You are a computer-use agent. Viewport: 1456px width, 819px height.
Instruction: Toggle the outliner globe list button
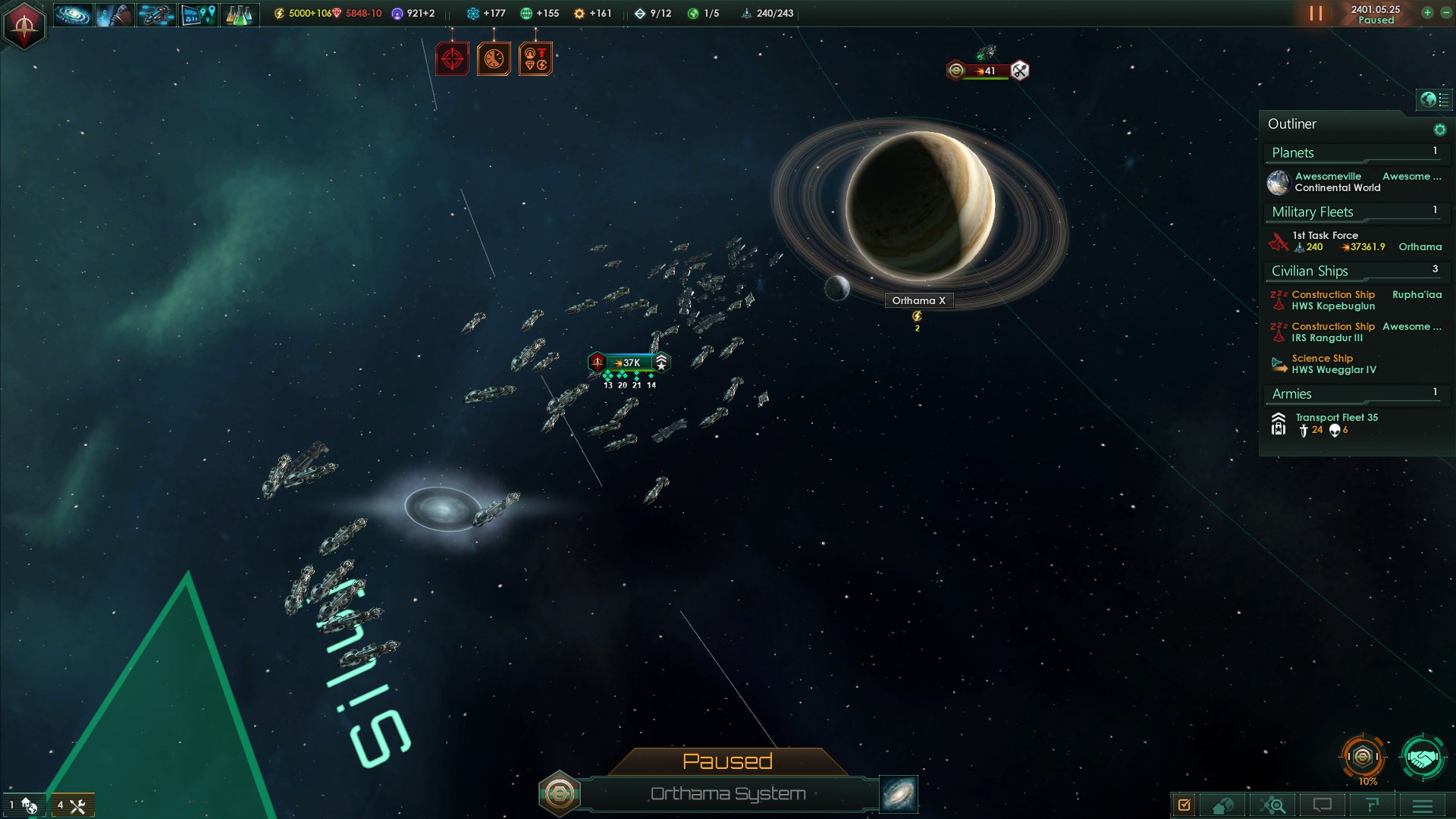[1434, 99]
